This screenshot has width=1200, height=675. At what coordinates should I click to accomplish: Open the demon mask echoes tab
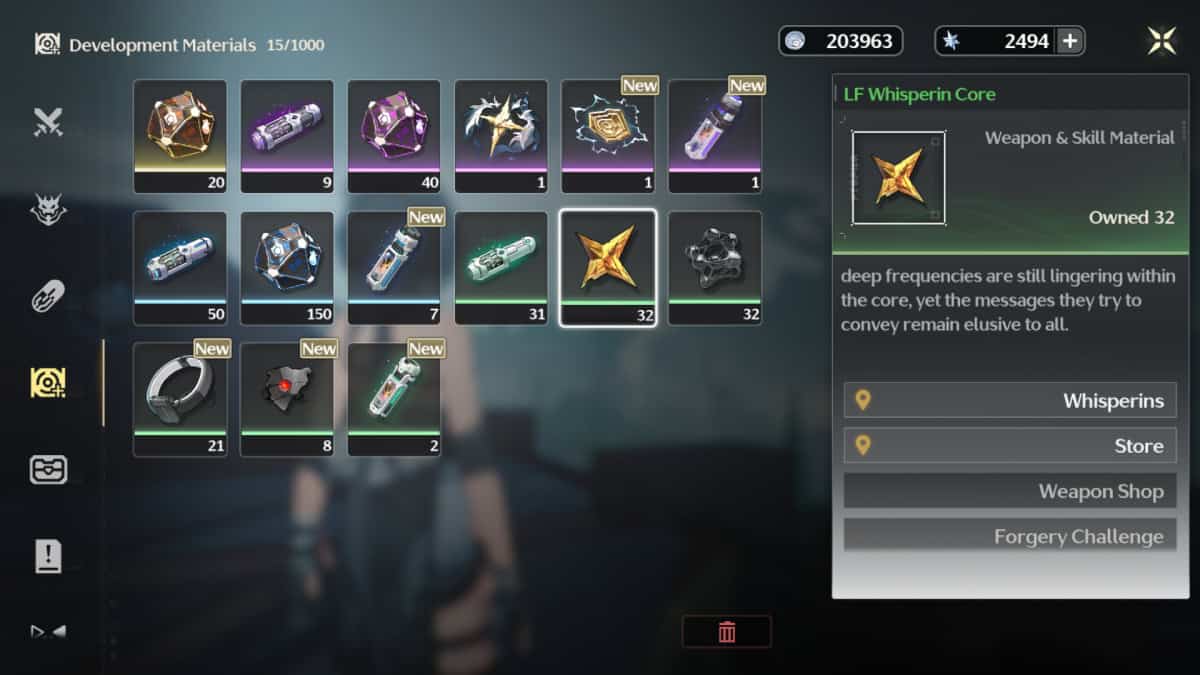(48, 209)
